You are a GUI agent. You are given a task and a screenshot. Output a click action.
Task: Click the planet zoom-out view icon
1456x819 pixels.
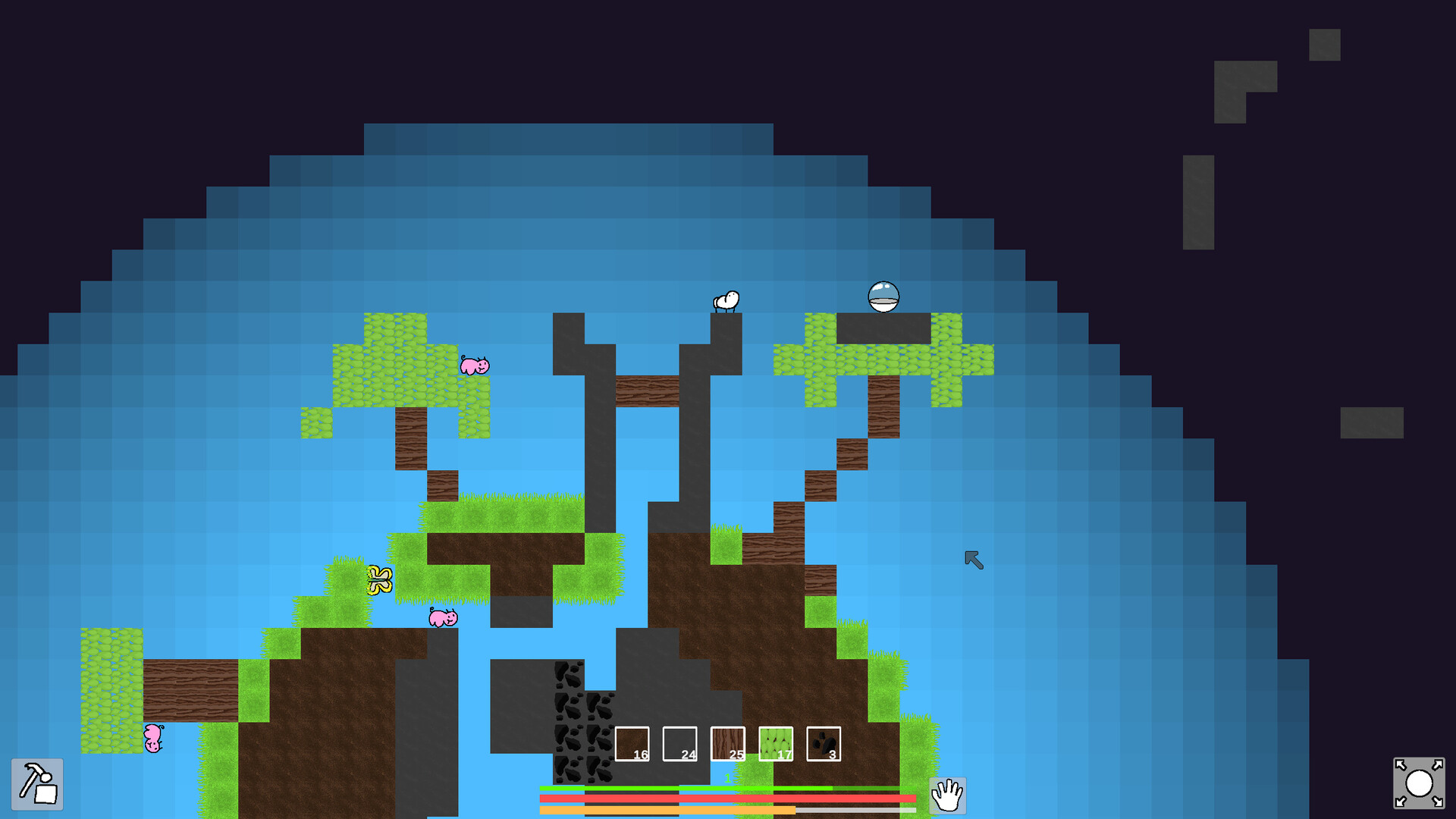click(x=1420, y=783)
